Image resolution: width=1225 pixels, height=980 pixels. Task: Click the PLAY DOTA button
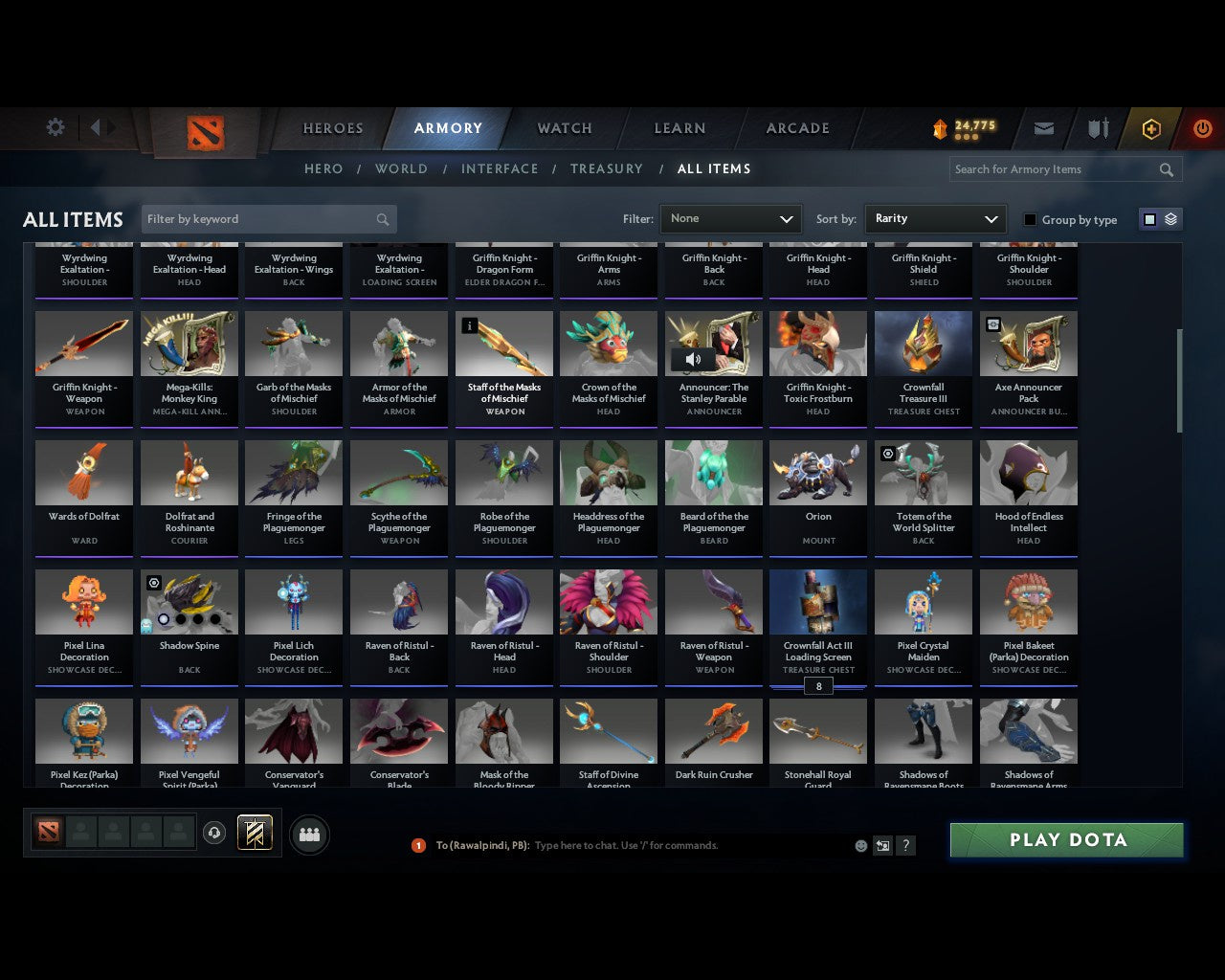1066,839
